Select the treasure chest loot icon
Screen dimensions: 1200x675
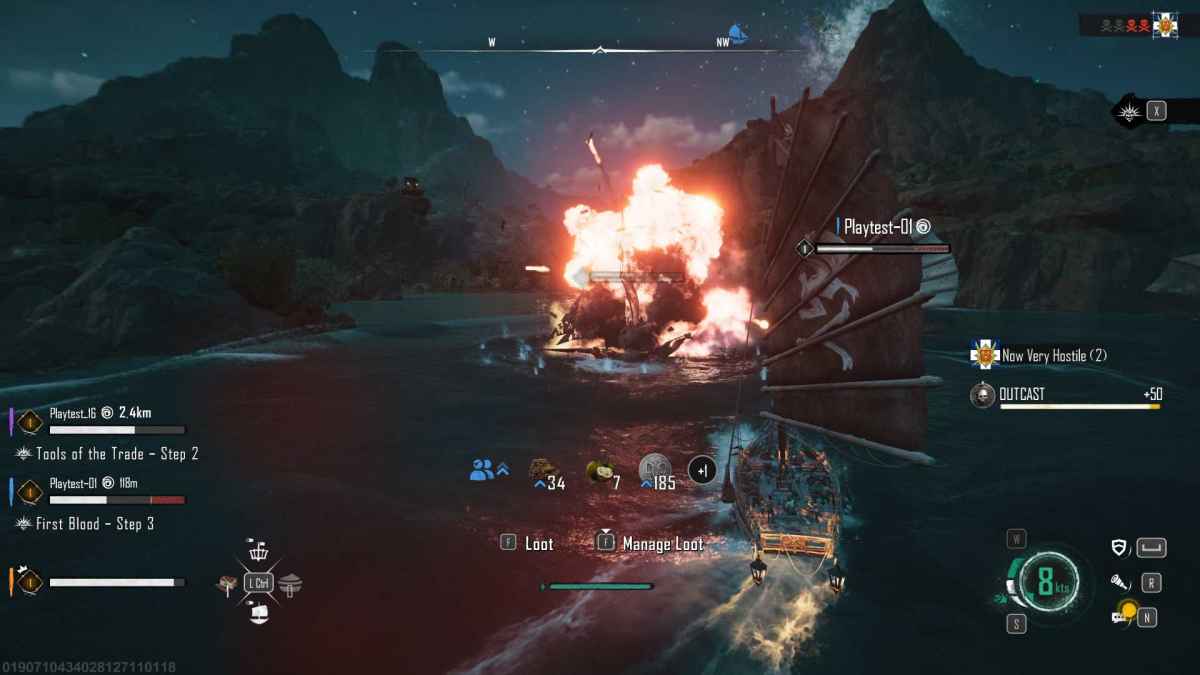click(543, 470)
